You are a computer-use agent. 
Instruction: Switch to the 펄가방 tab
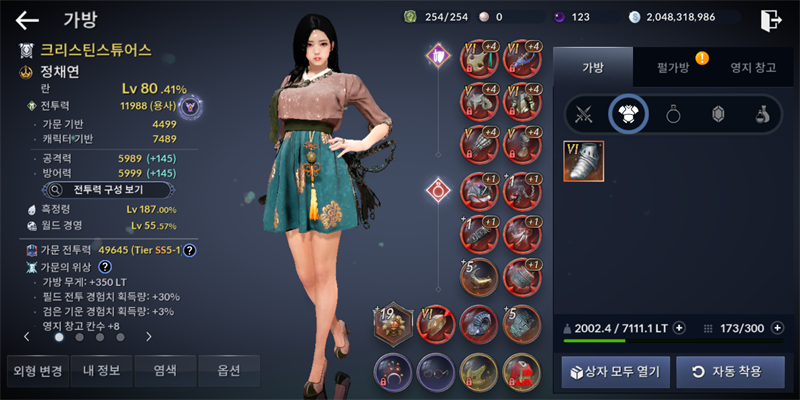point(673,66)
